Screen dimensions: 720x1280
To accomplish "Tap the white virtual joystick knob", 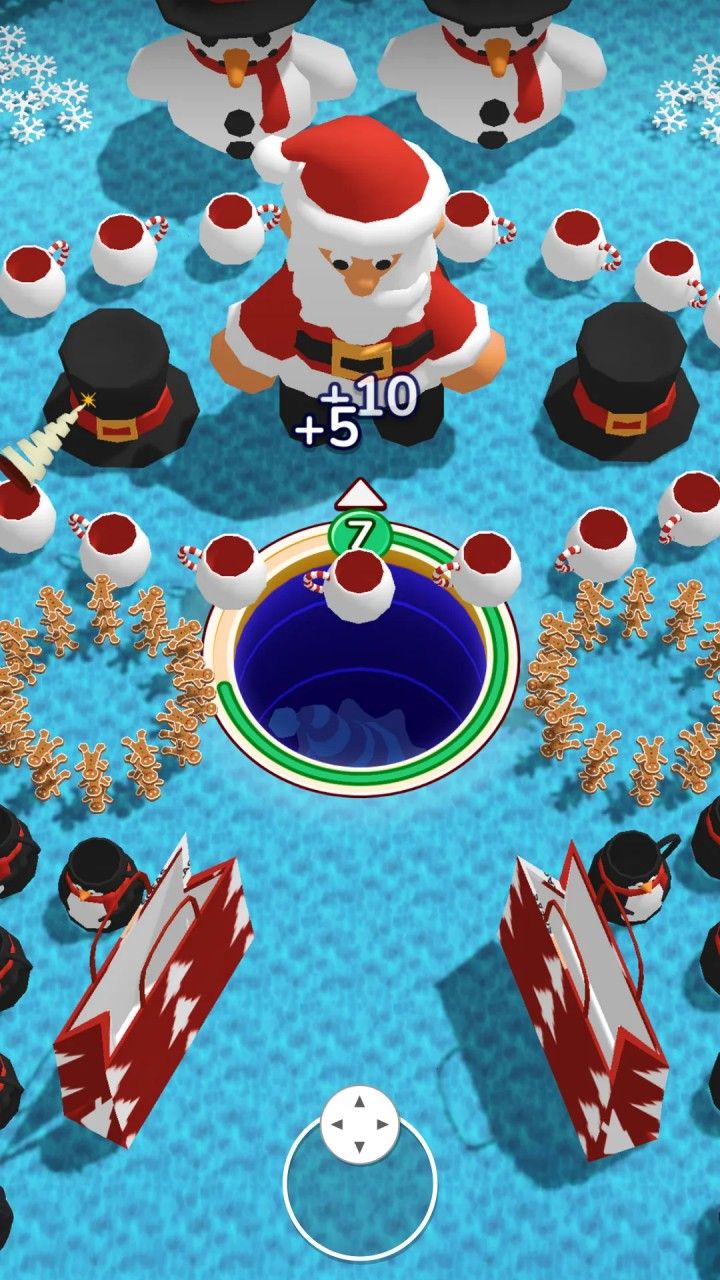I will (x=360, y=1125).
